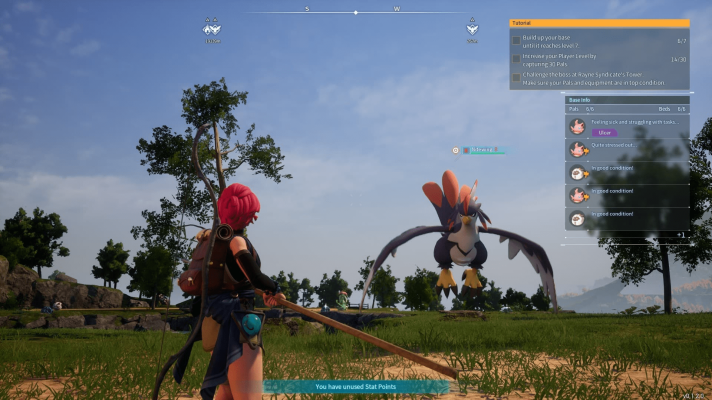Click the purple Ulcer status tag
This screenshot has height=400, width=712.
click(x=604, y=132)
